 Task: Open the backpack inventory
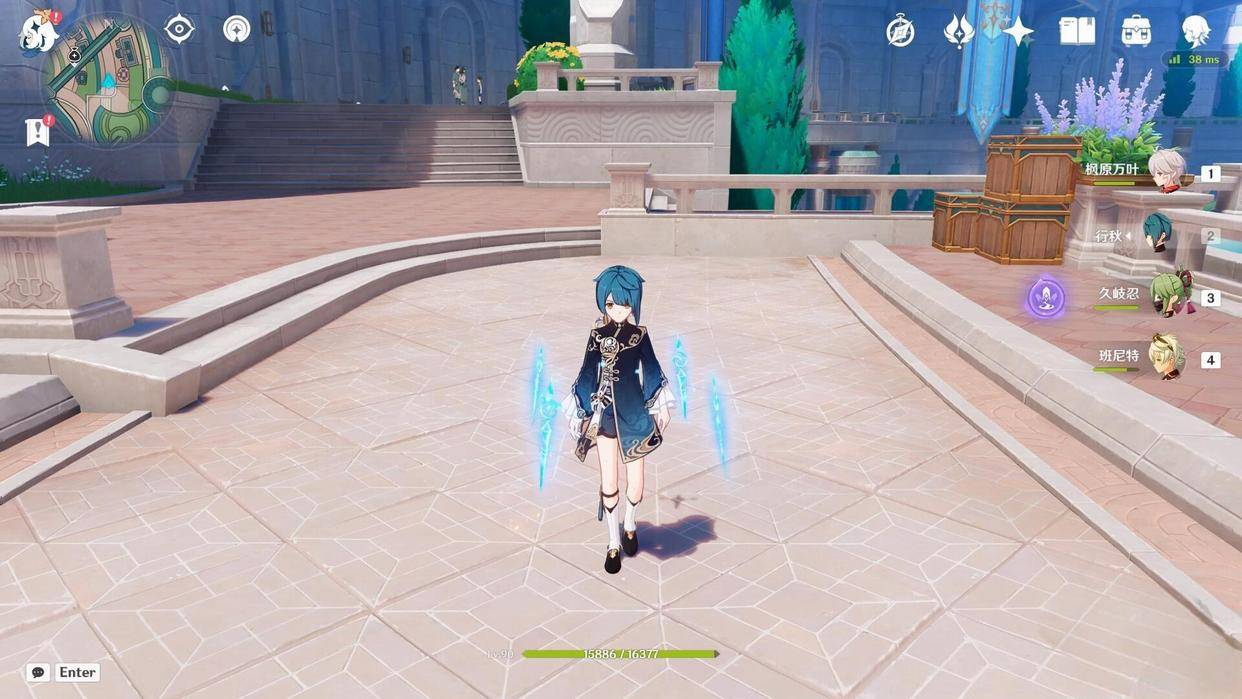[1136, 32]
